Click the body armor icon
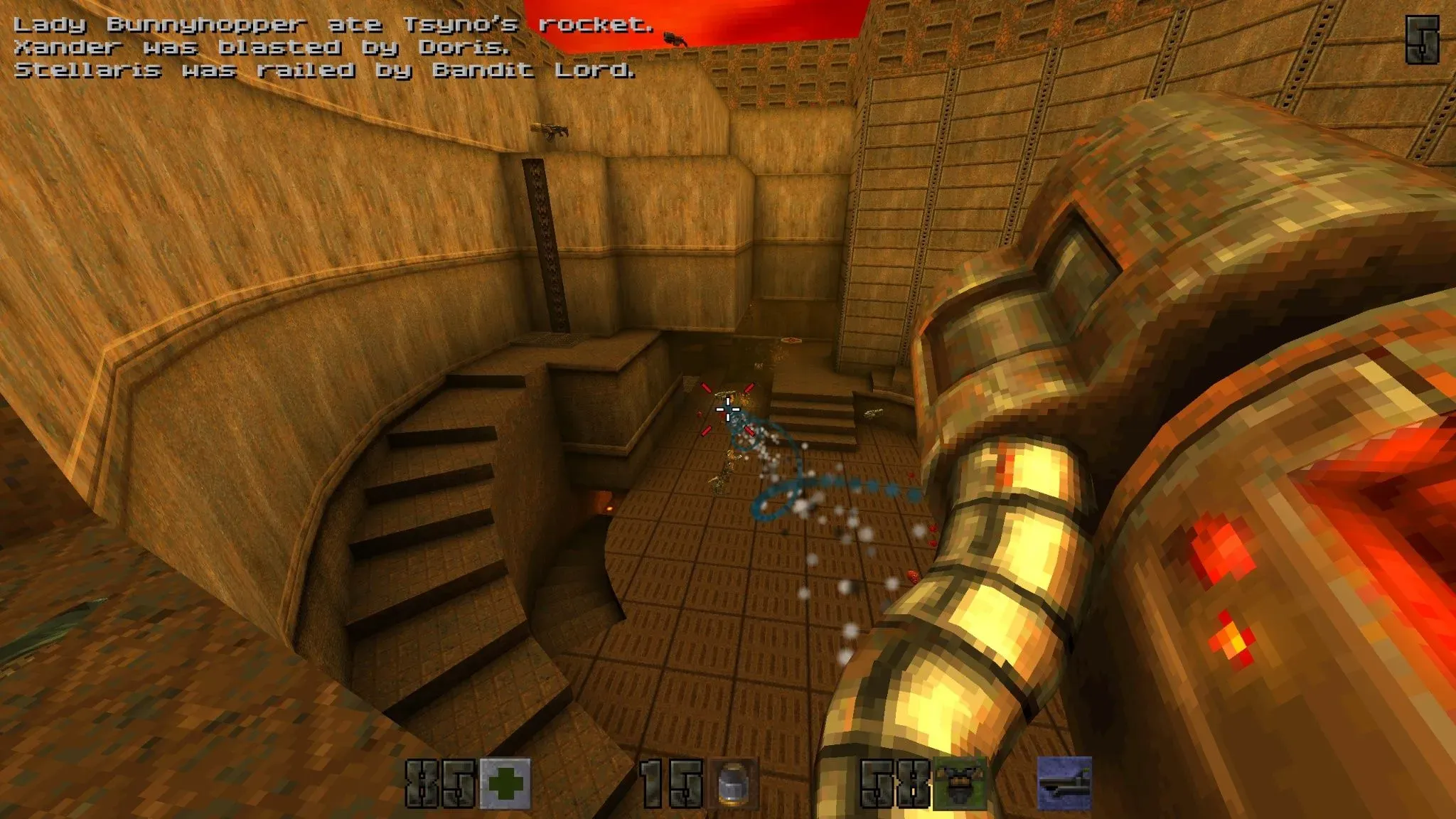 pyautogui.click(x=960, y=783)
